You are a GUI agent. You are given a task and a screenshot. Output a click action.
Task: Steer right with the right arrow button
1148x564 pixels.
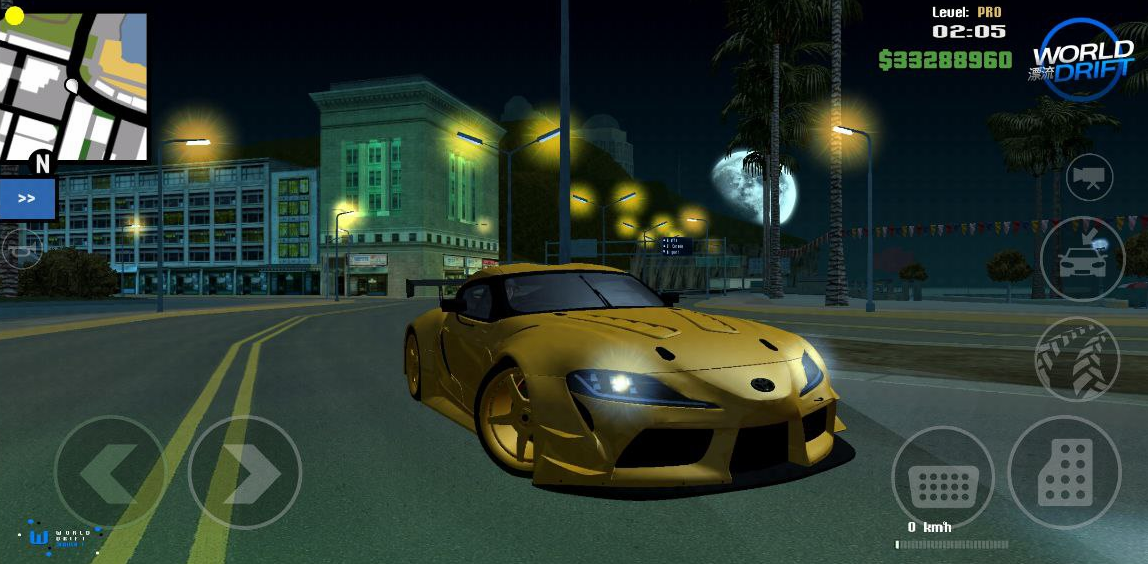pyautogui.click(x=245, y=472)
